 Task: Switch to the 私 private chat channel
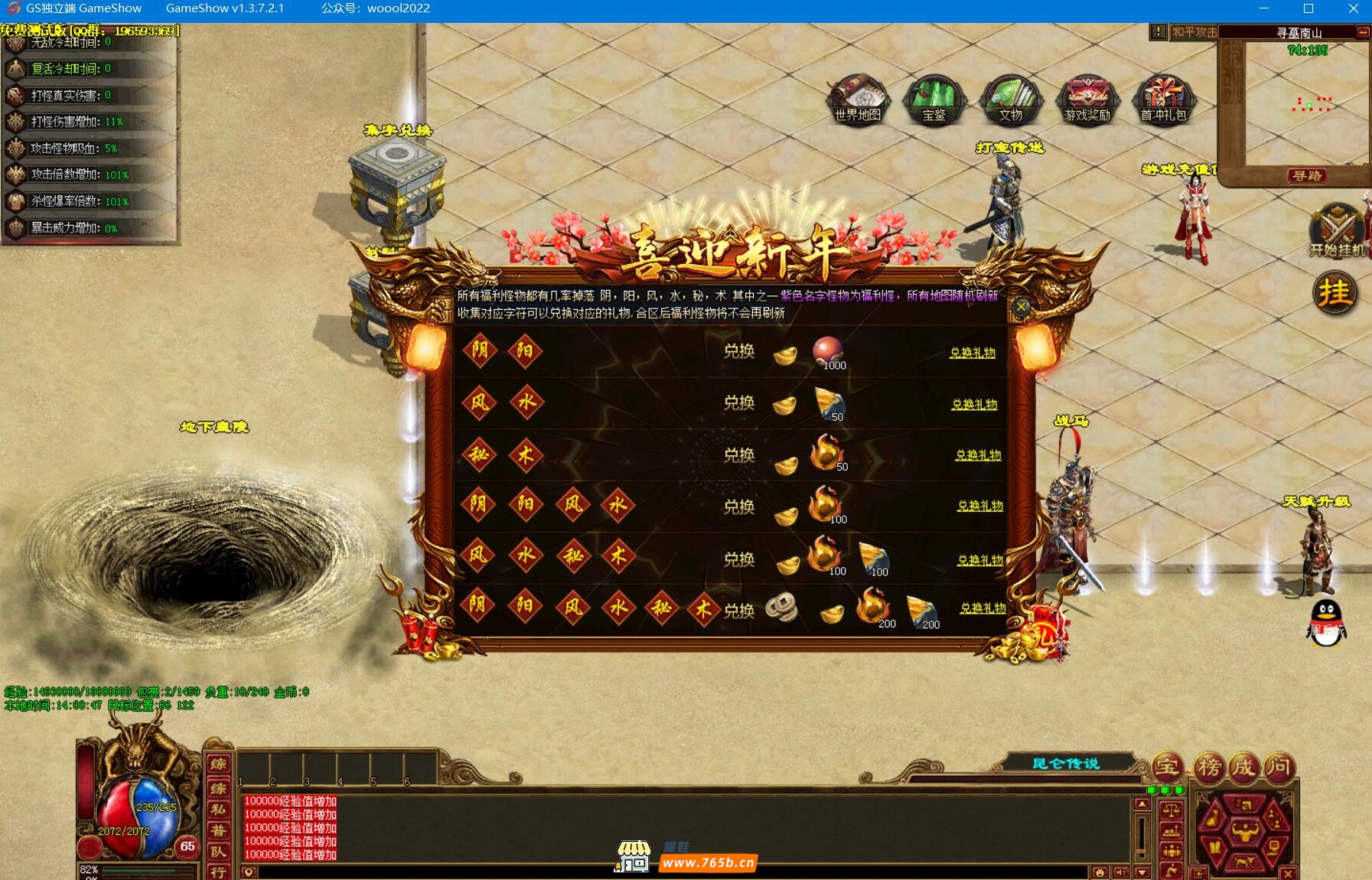pos(218,810)
